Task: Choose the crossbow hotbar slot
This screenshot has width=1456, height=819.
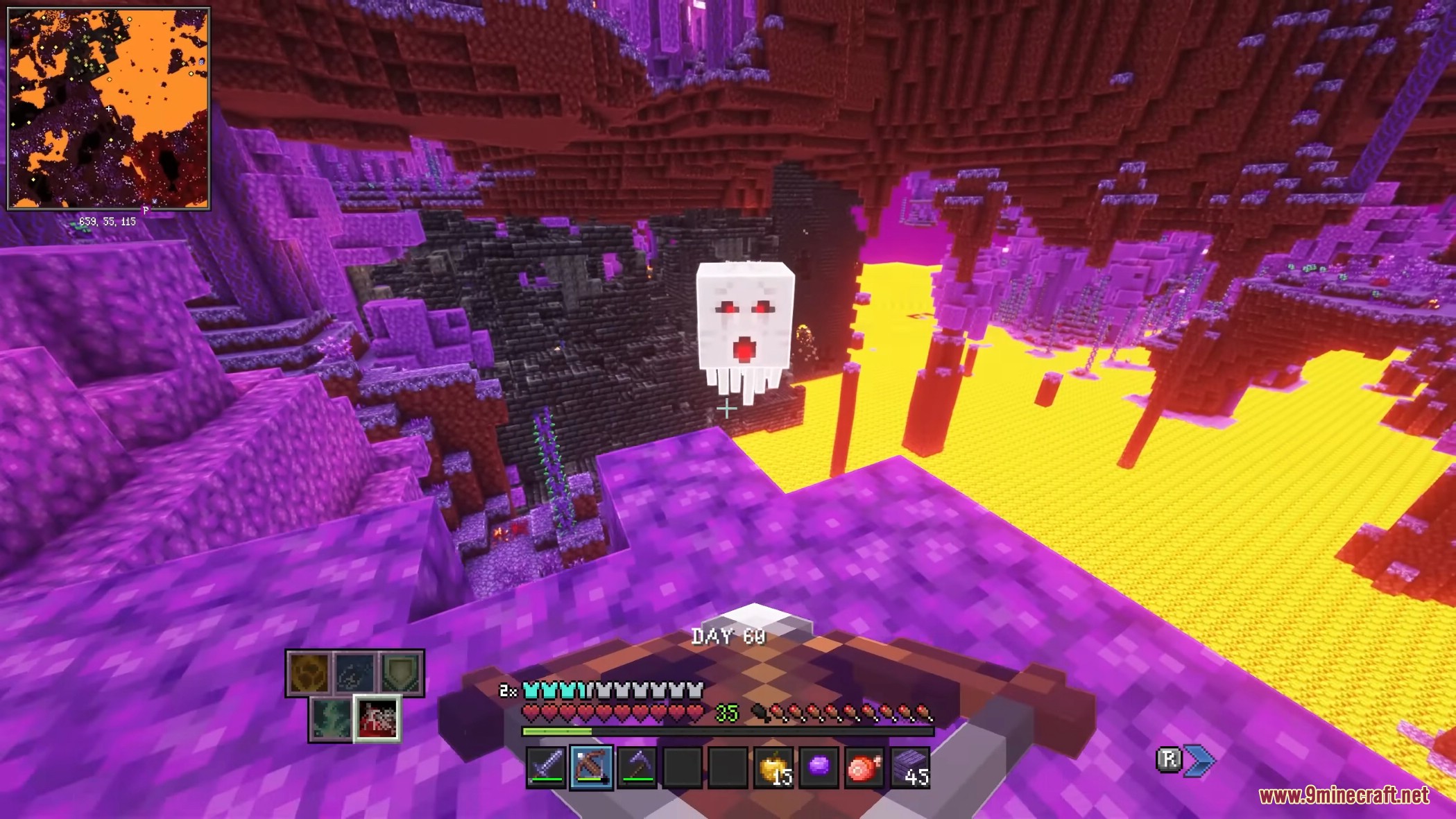Action: click(591, 767)
